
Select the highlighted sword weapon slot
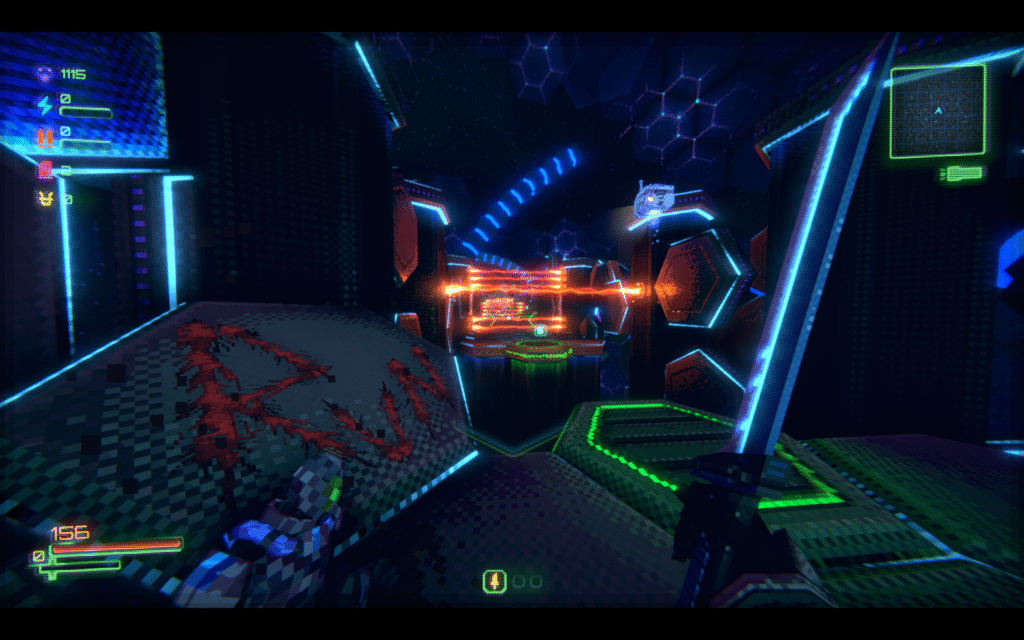pos(492,581)
